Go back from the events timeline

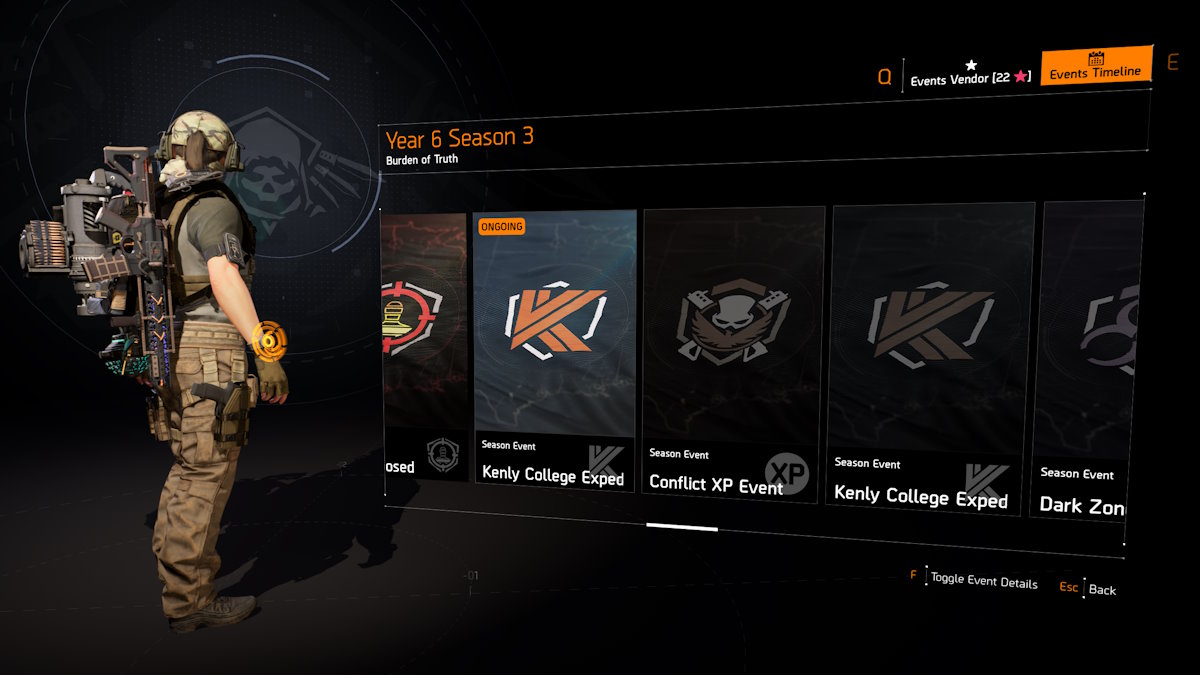(1101, 589)
